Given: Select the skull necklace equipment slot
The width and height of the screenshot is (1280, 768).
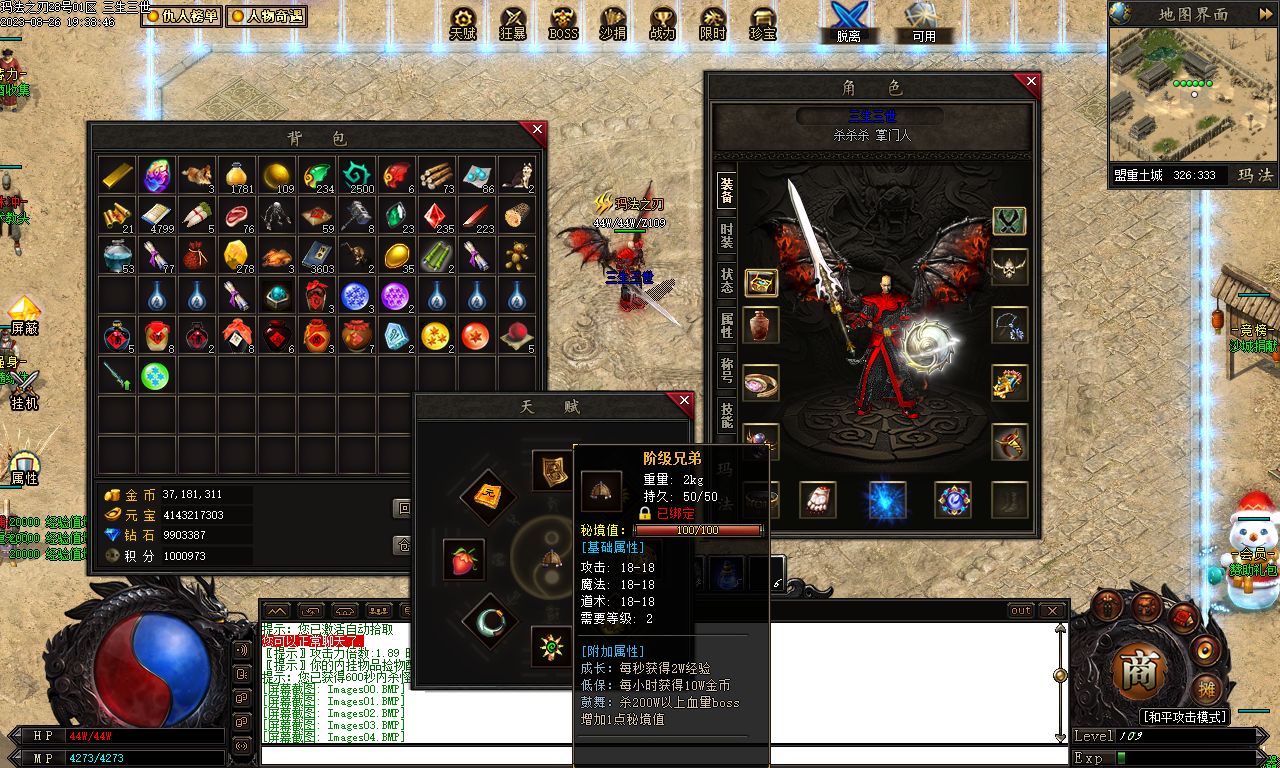Looking at the screenshot, I should [1010, 267].
